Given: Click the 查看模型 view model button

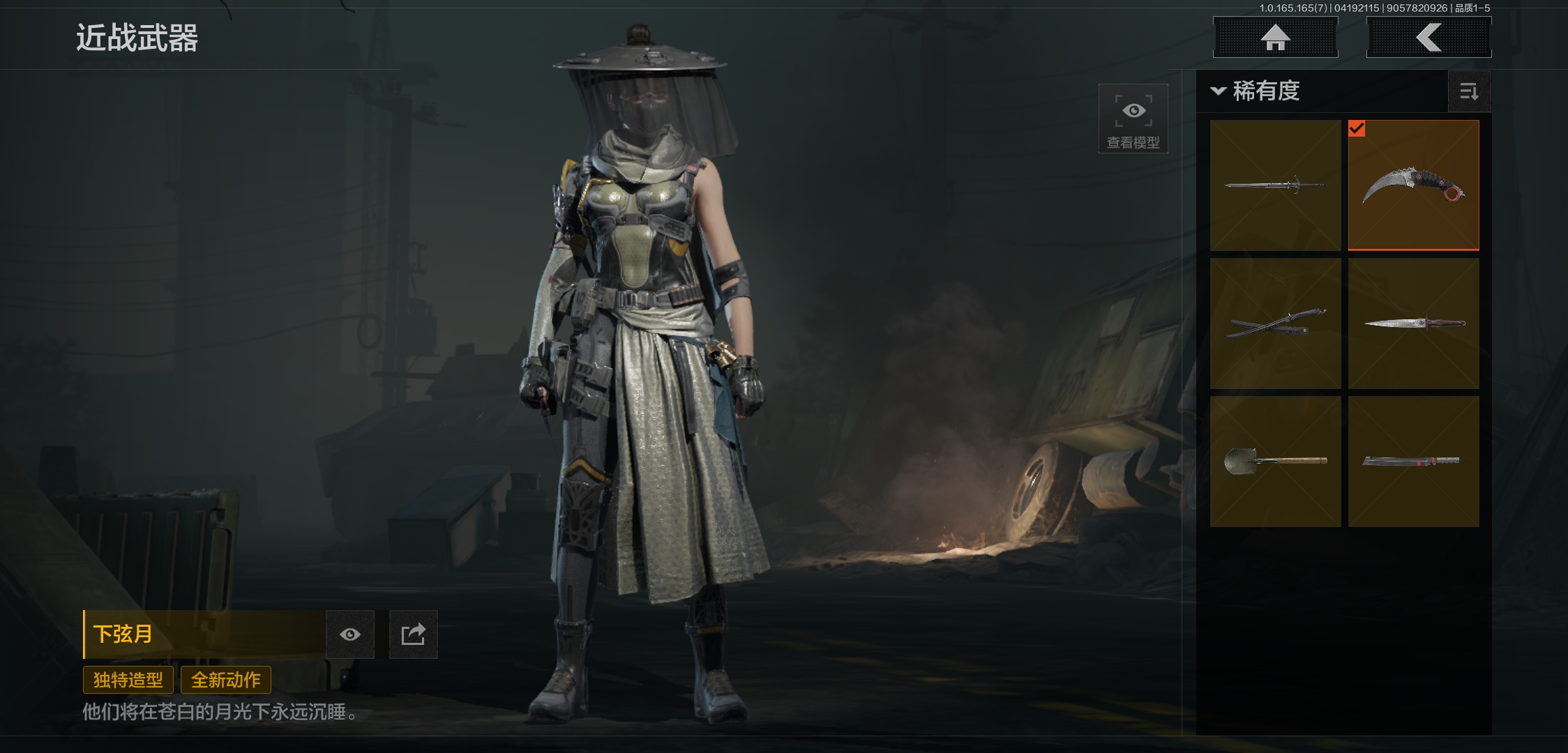Looking at the screenshot, I should pyautogui.click(x=1133, y=119).
